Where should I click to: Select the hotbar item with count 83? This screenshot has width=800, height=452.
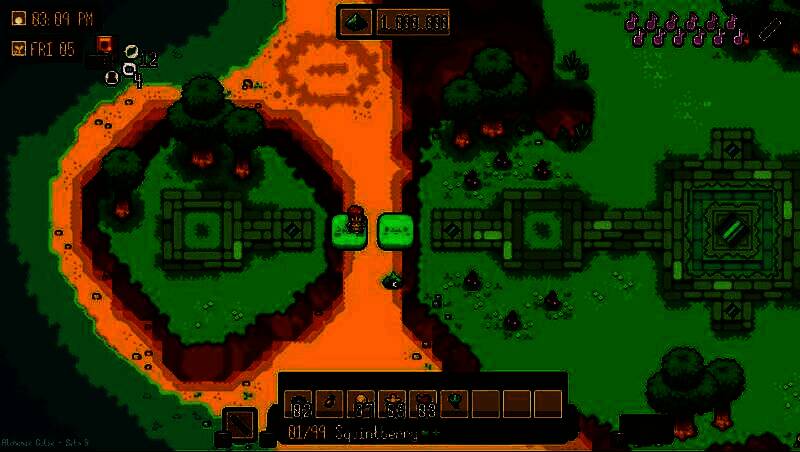click(425, 403)
